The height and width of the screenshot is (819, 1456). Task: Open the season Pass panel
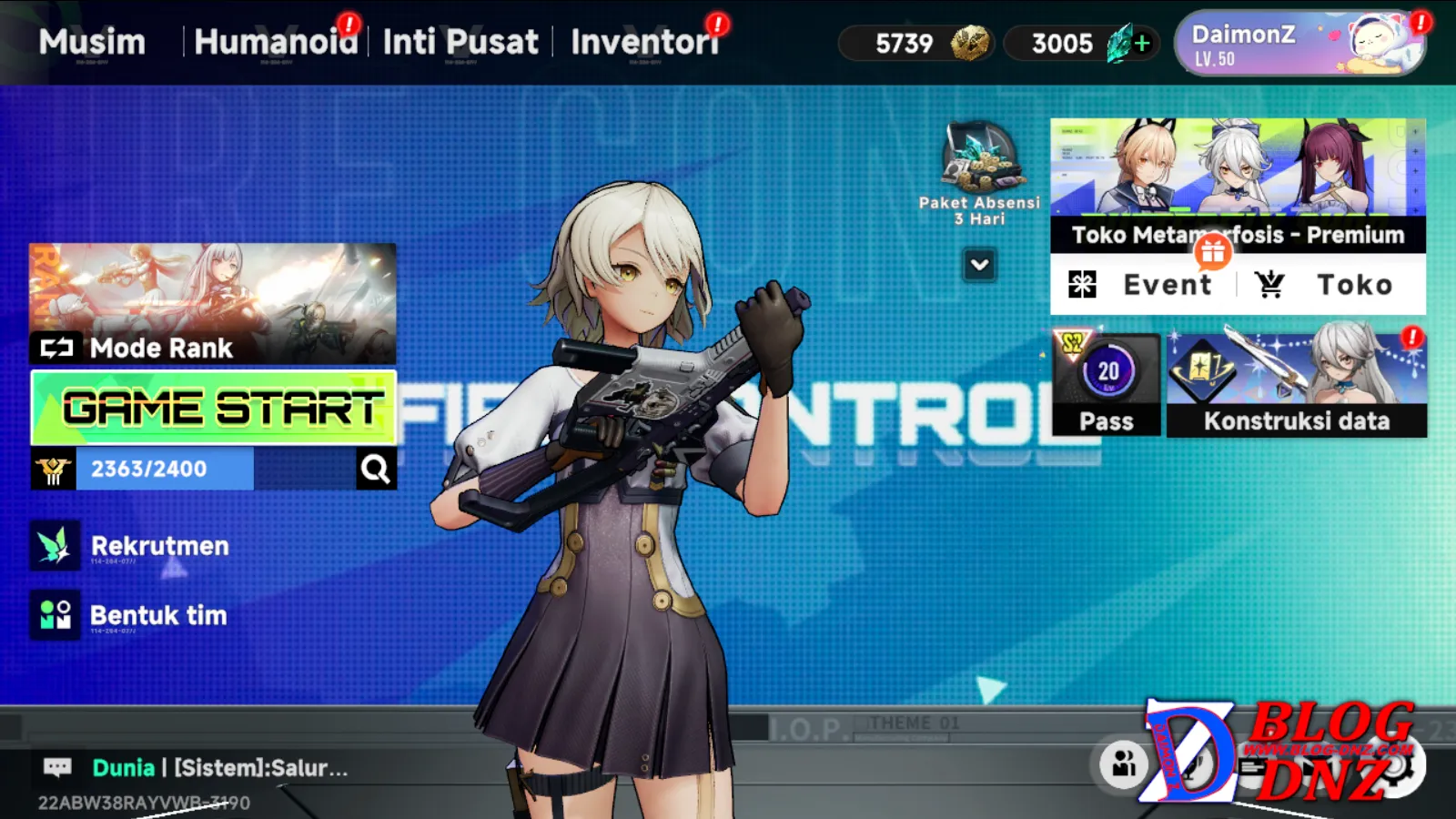click(x=1107, y=385)
